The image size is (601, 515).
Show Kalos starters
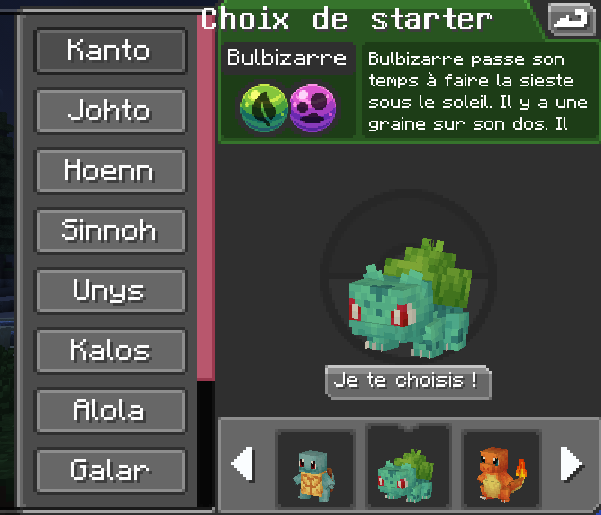pyautogui.click(x=110, y=350)
